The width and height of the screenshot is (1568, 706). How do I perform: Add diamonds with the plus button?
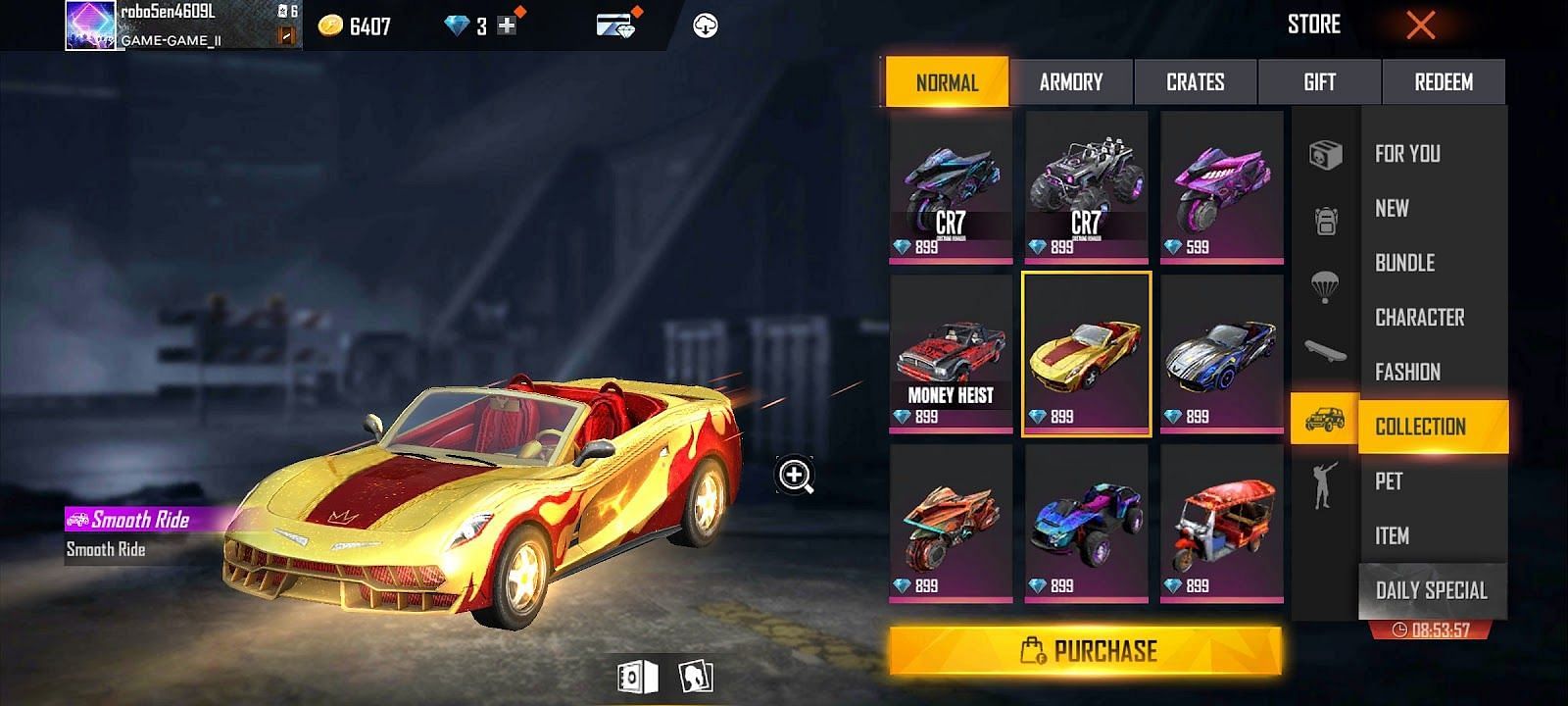(507, 26)
